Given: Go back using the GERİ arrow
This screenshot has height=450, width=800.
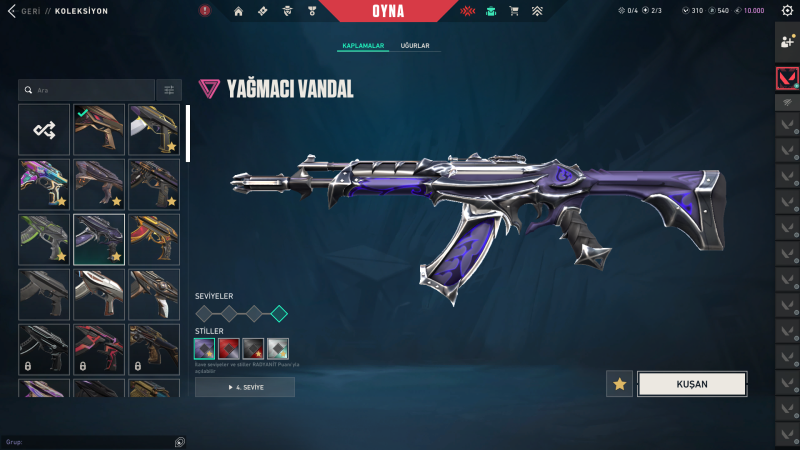Looking at the screenshot, I should [11, 11].
